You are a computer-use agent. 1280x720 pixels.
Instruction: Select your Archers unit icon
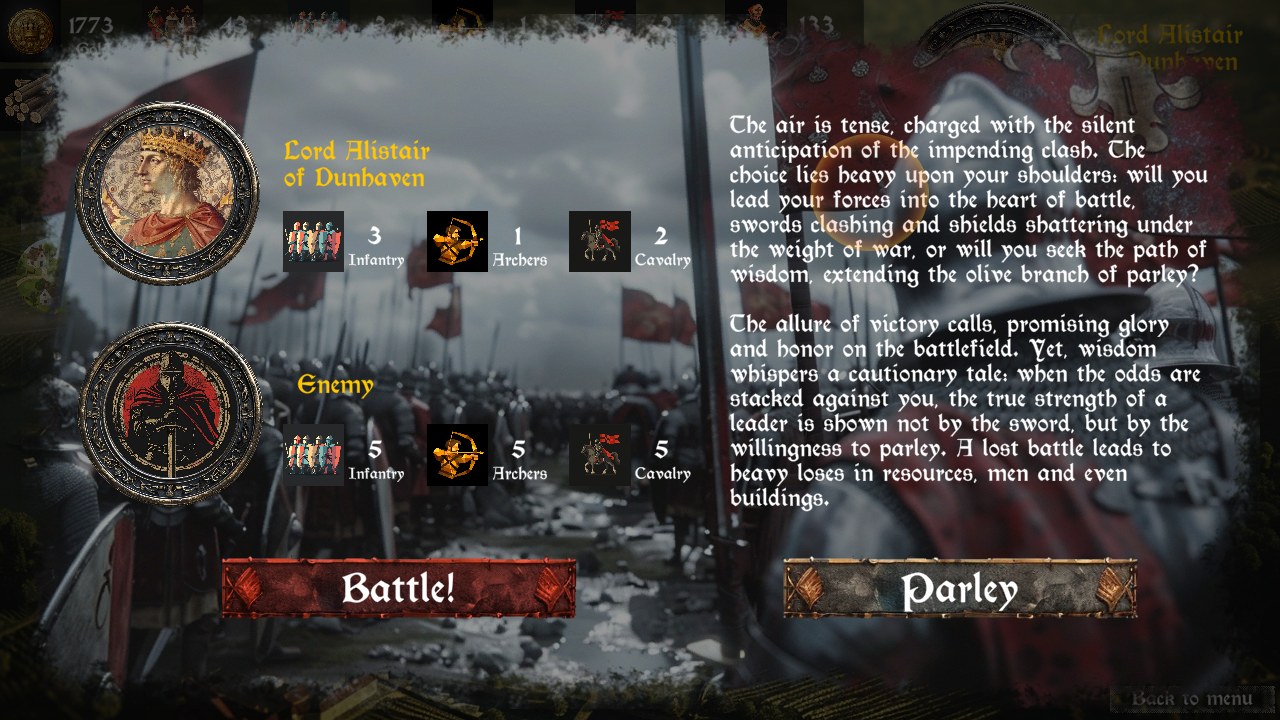coord(457,241)
